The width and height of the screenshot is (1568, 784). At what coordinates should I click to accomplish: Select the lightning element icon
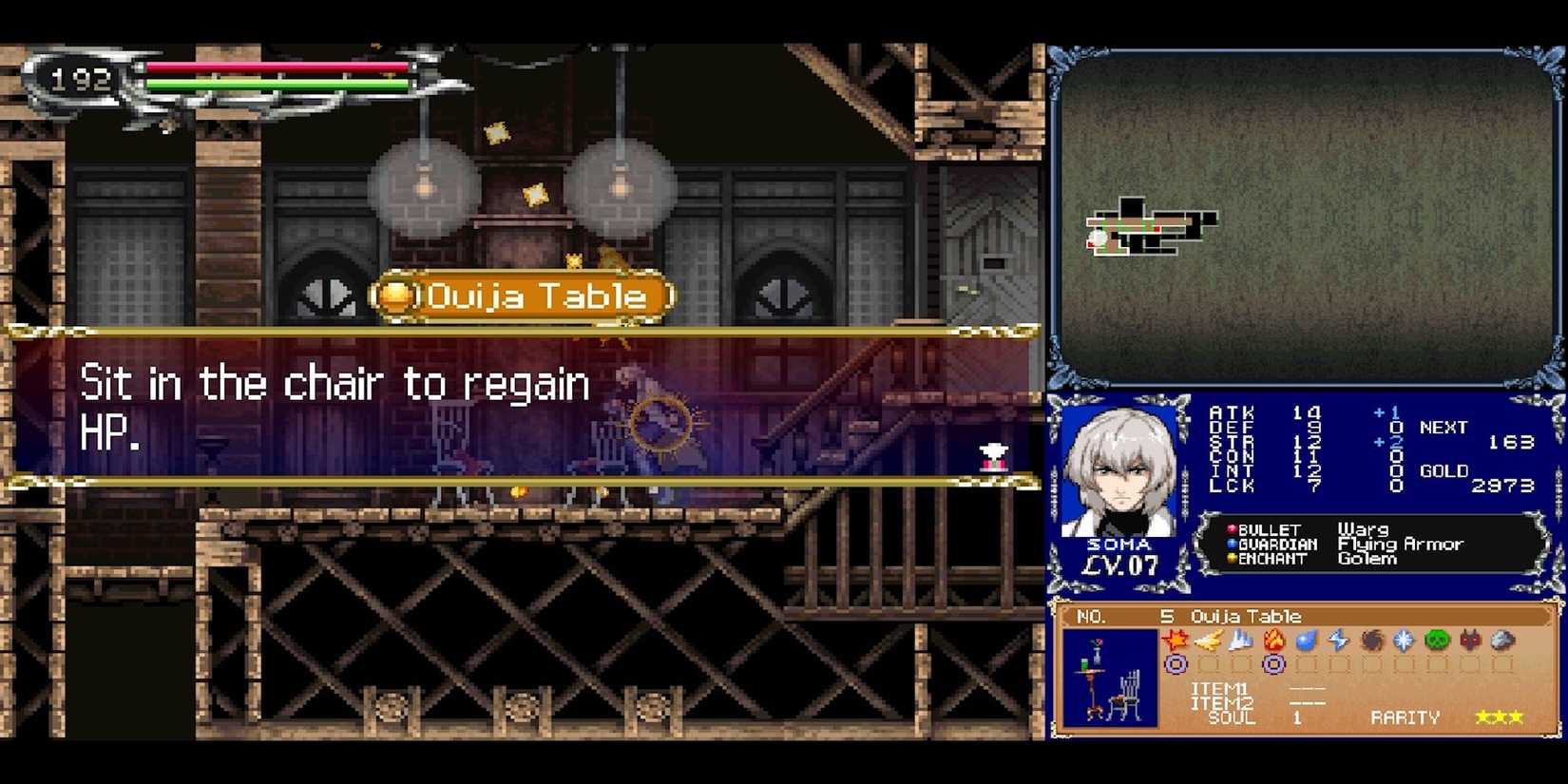1338,641
